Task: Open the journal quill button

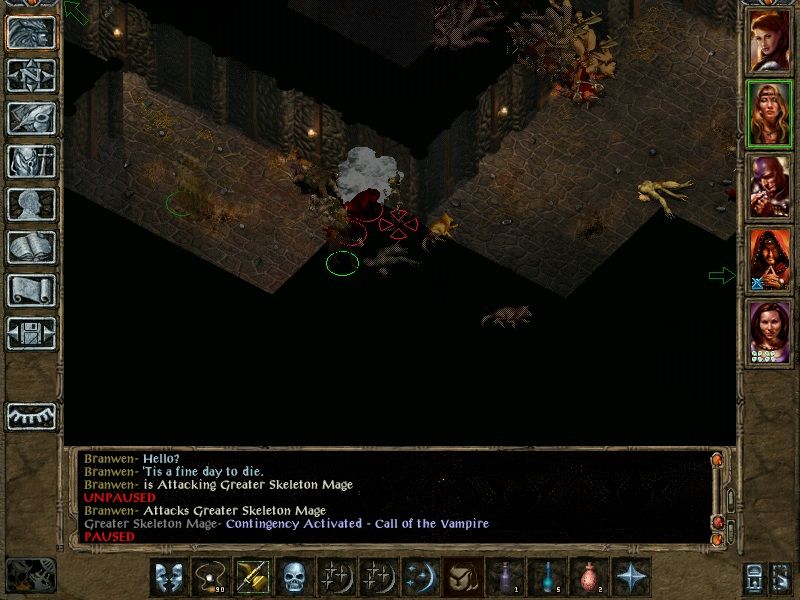Action: pos(31,118)
